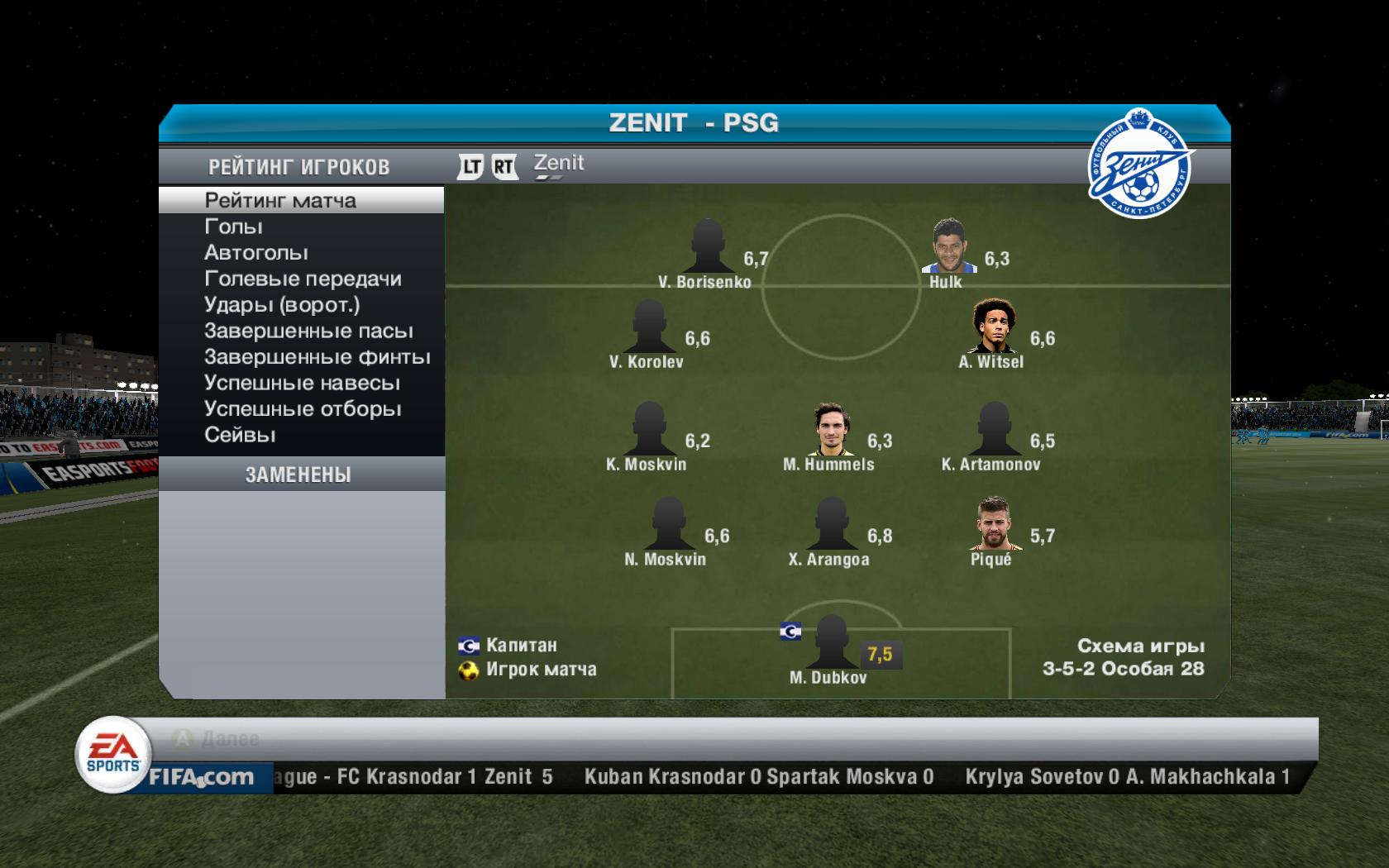The height and width of the screenshot is (868, 1389).
Task: Pick X. Arangoa in defence
Action: coord(831,524)
